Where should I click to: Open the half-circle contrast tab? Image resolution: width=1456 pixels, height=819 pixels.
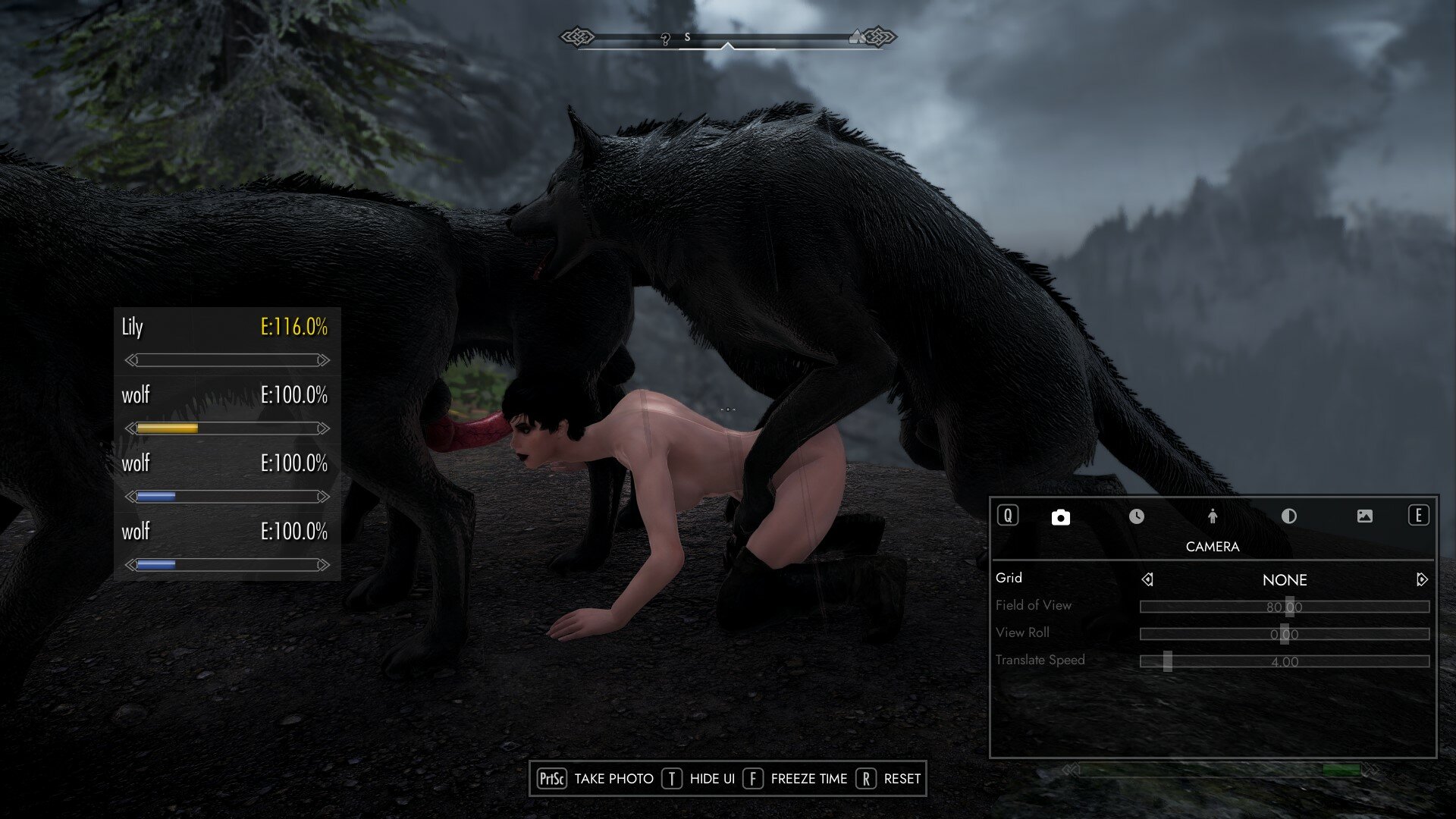[1288, 516]
